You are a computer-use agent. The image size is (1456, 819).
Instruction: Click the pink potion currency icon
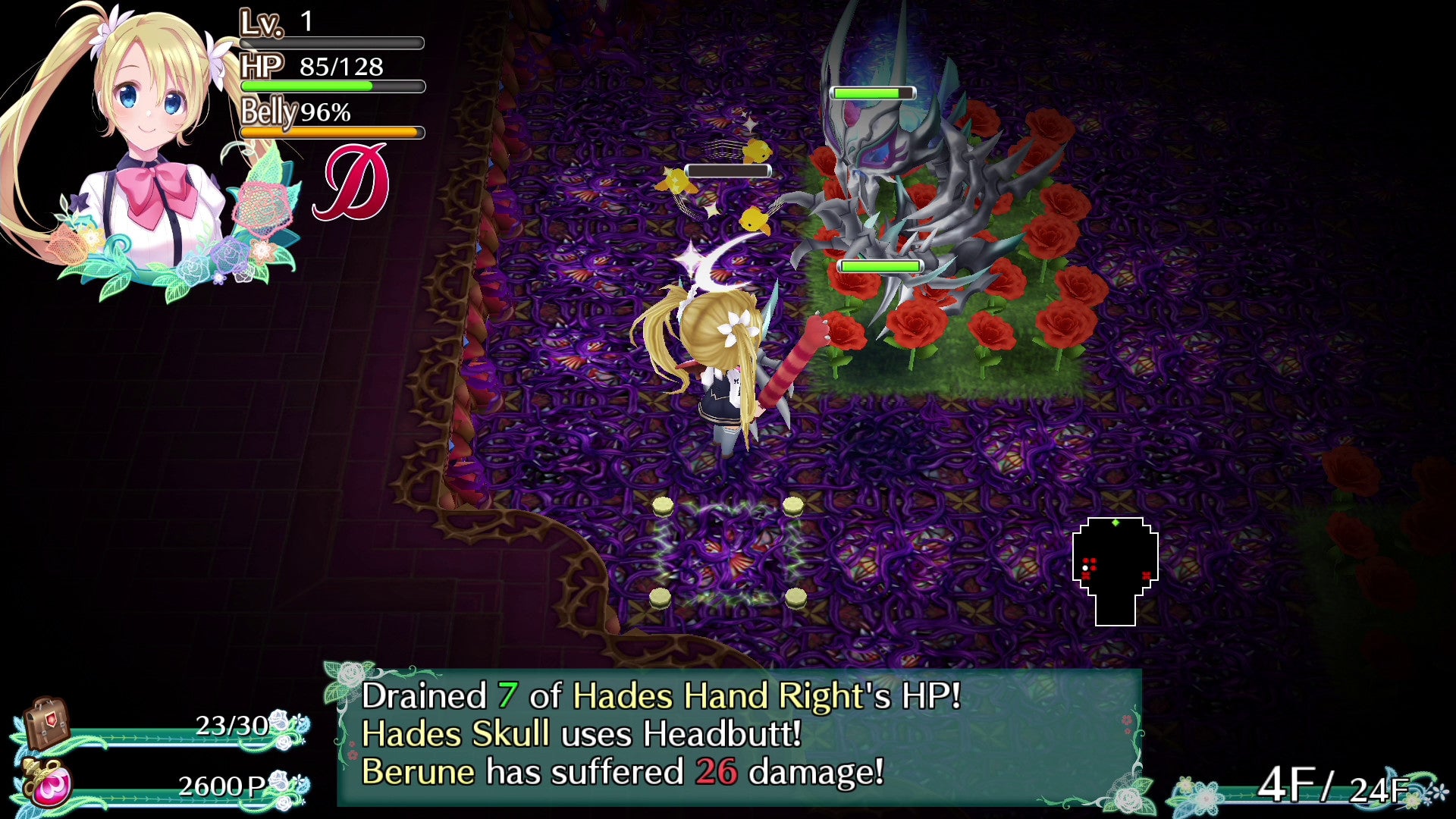[x=45, y=785]
